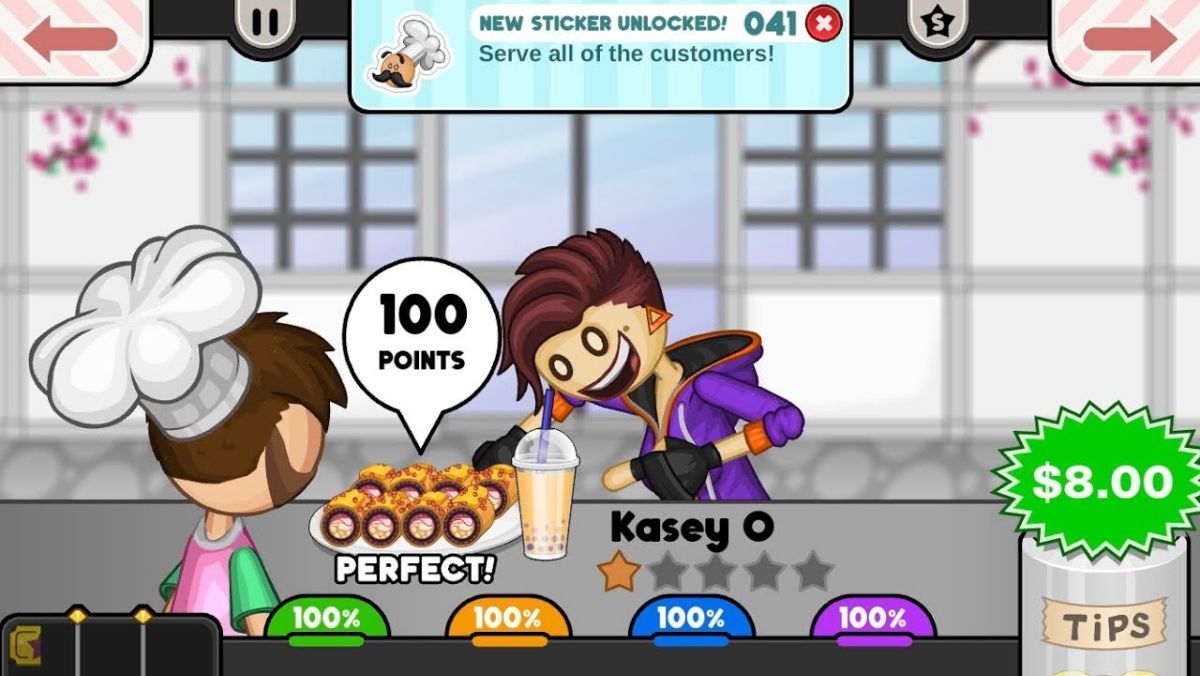Go to the left station arrow
The height and width of the screenshot is (676, 1200).
(x=70, y=38)
